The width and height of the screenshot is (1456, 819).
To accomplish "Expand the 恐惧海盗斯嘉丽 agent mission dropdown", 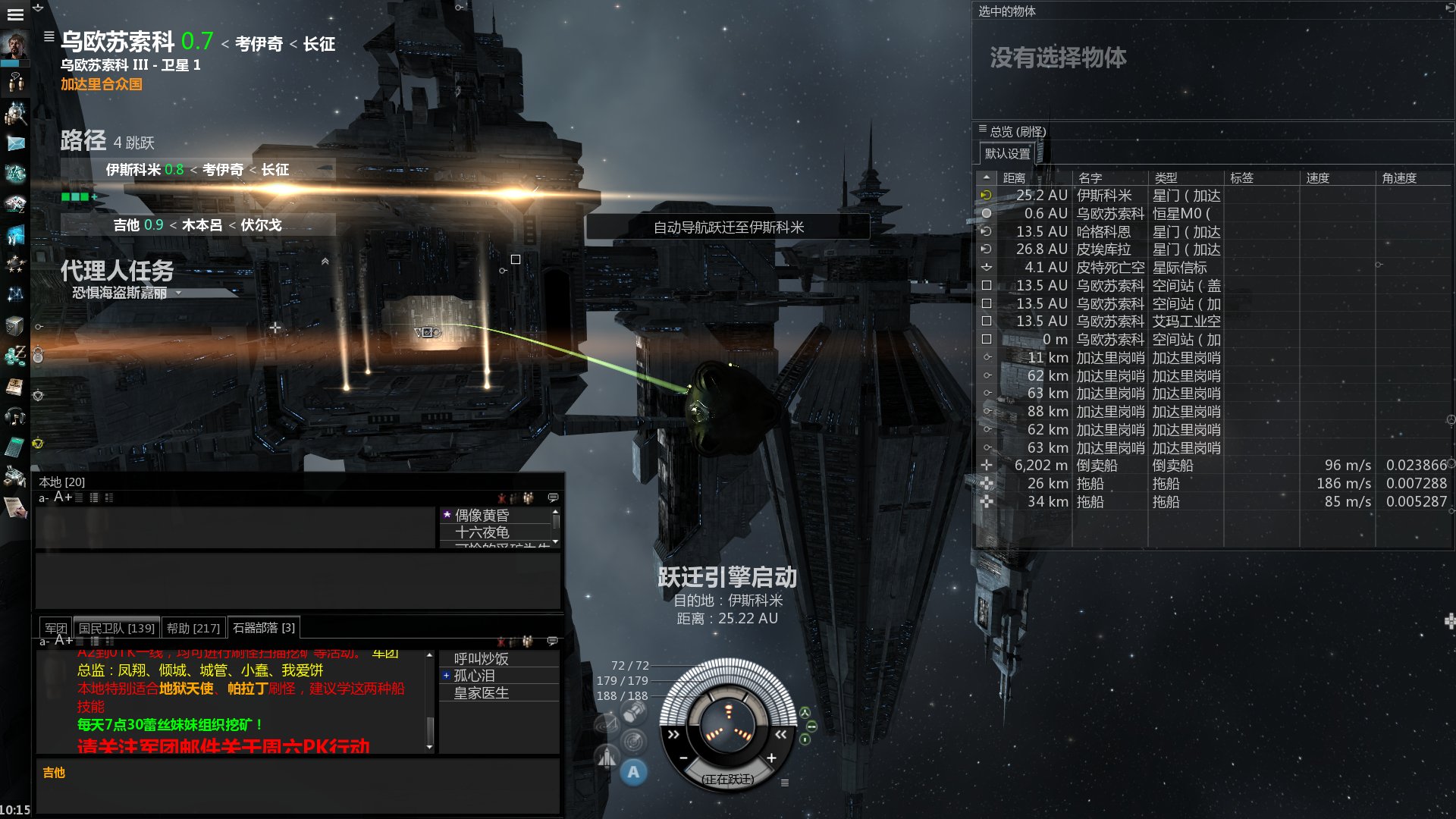I will coord(179,293).
